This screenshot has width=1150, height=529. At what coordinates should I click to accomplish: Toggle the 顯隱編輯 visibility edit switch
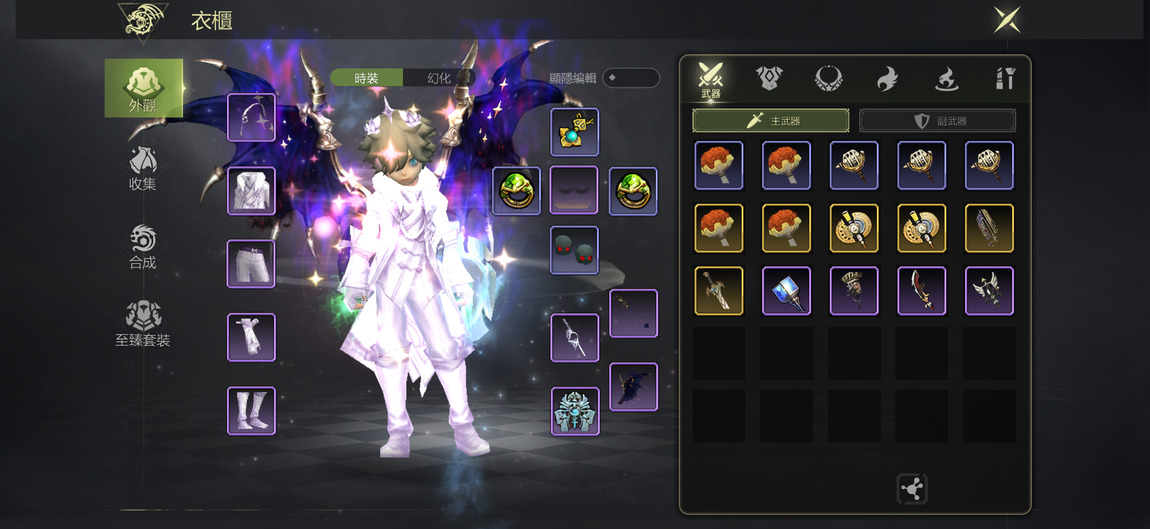(x=631, y=78)
